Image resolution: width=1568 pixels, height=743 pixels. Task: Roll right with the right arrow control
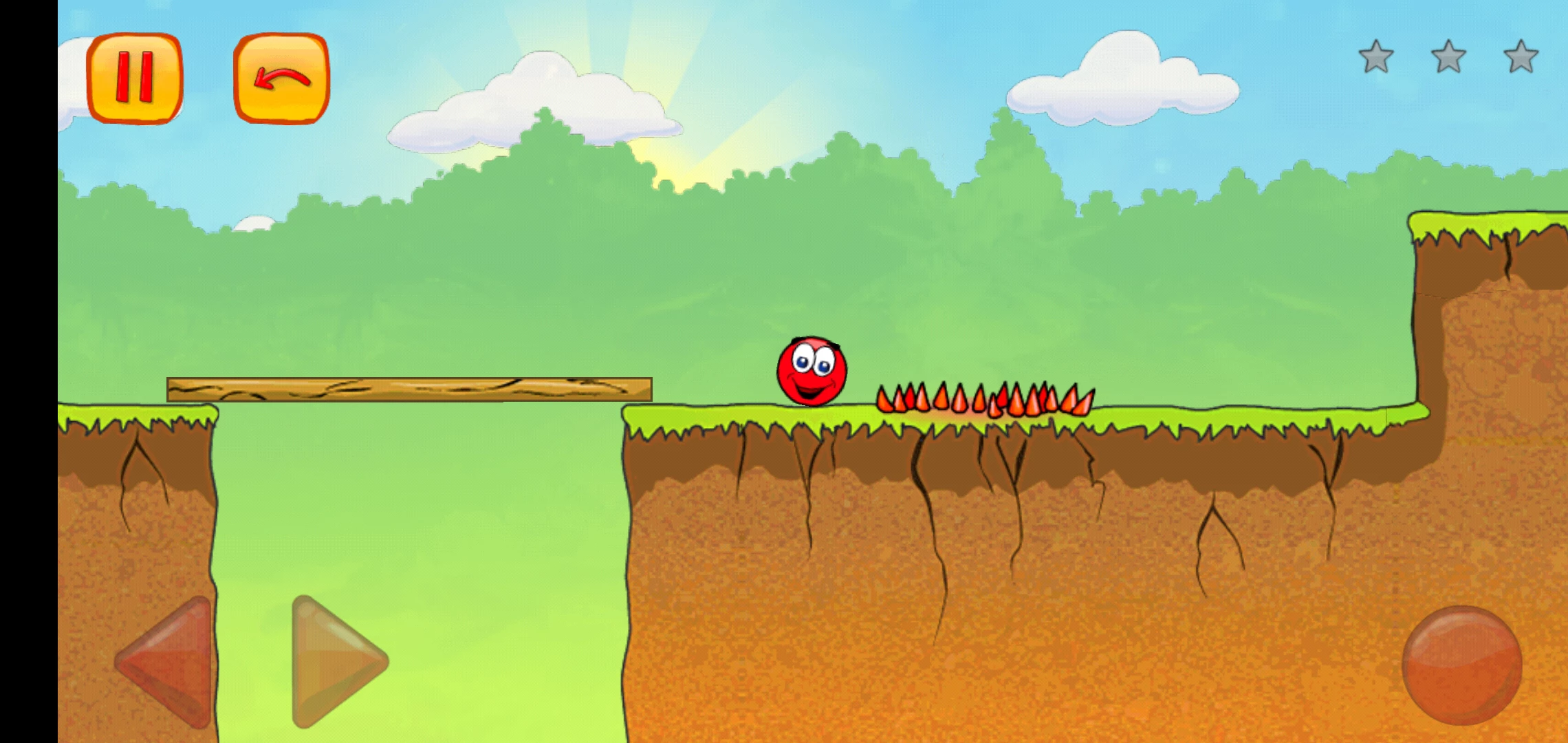click(335, 660)
